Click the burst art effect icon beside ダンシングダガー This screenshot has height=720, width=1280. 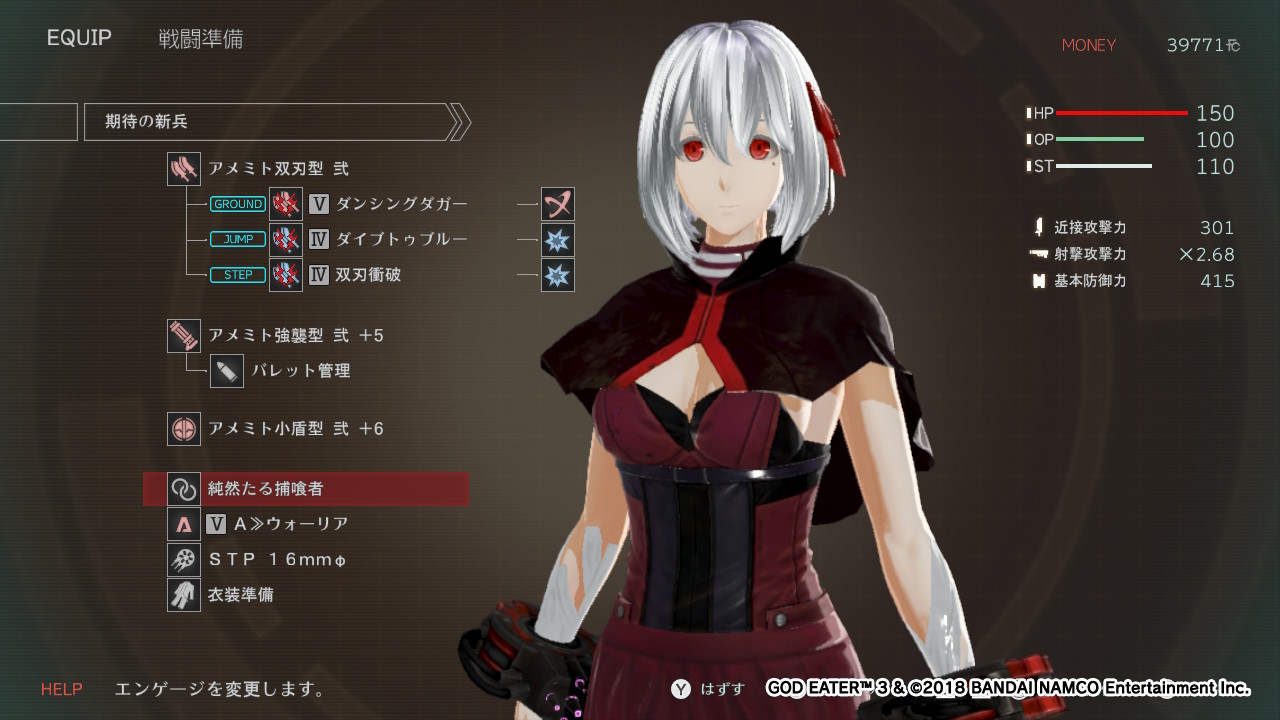[x=558, y=204]
